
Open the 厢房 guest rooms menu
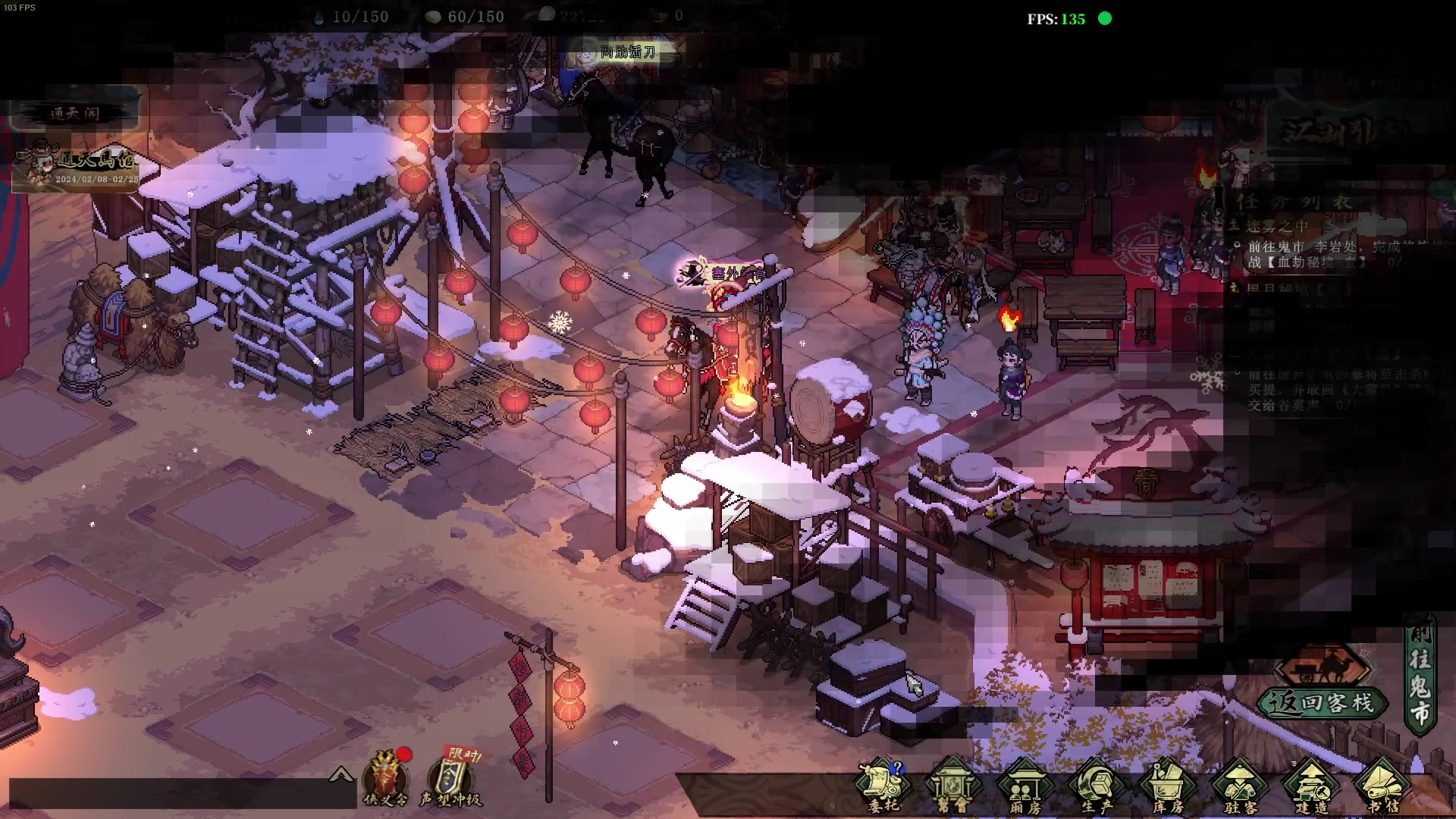pyautogui.click(x=1025, y=786)
